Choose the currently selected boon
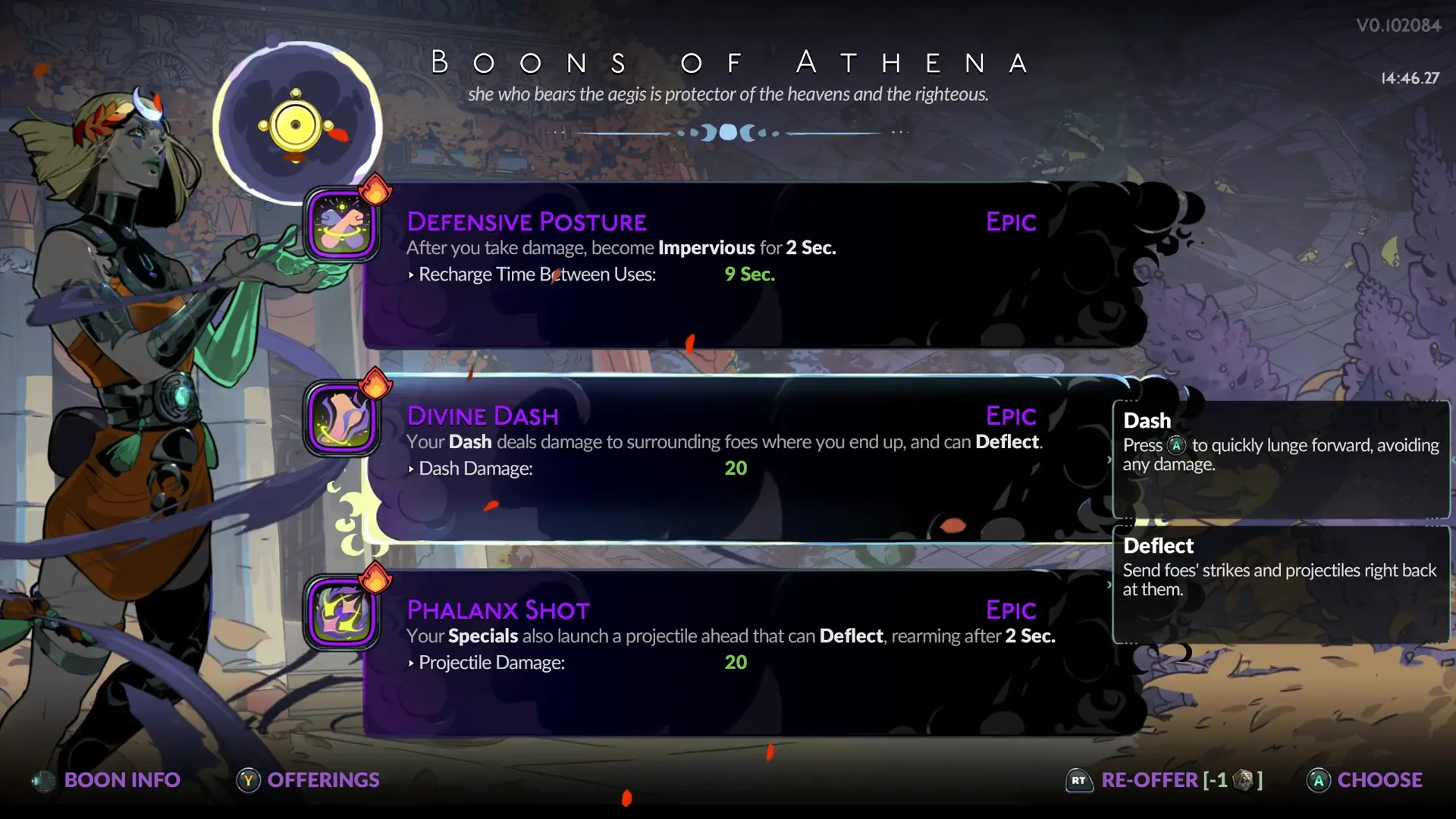Image resolution: width=1456 pixels, height=819 pixels. coord(1379,780)
